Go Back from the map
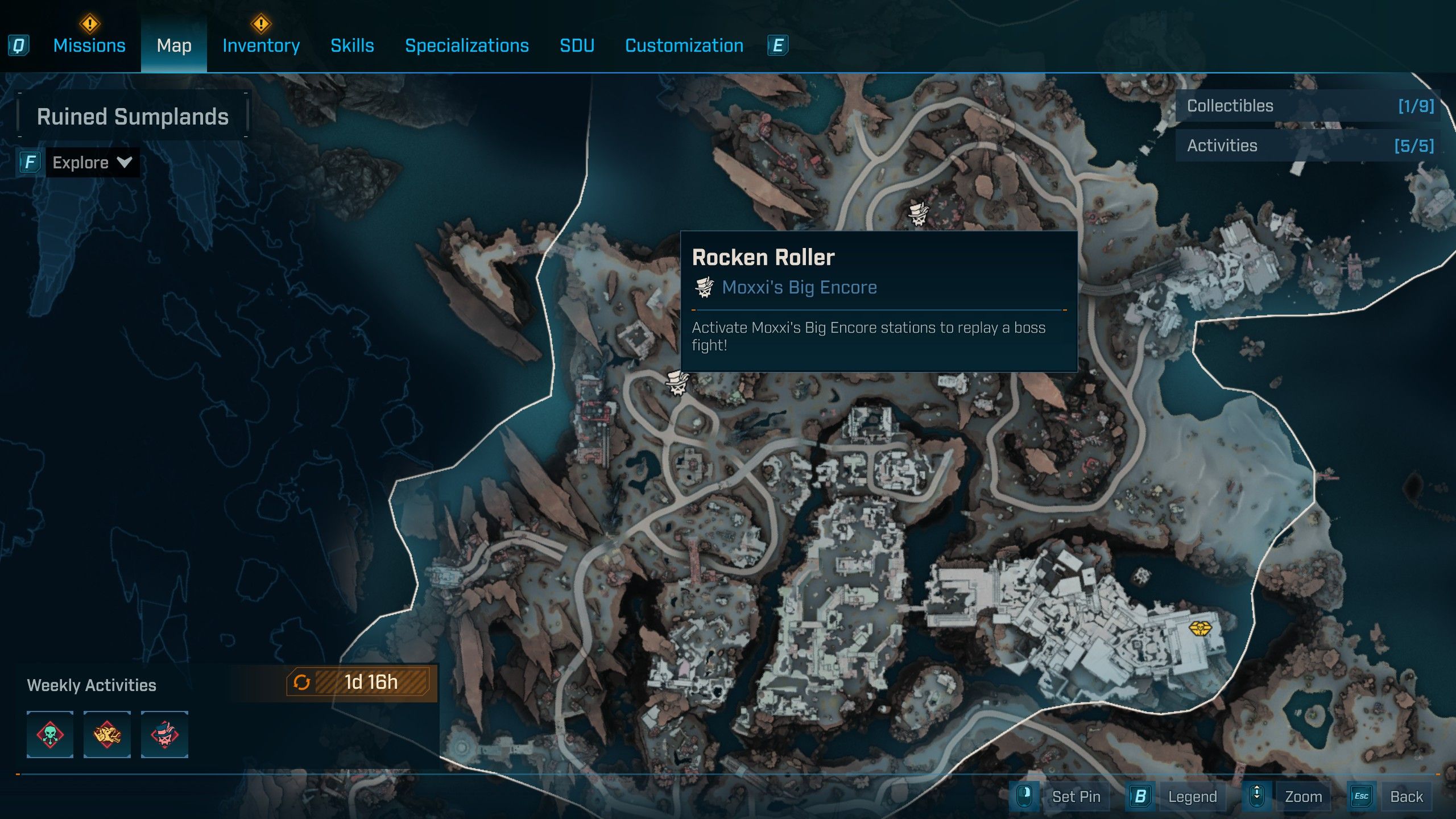 click(x=1406, y=796)
